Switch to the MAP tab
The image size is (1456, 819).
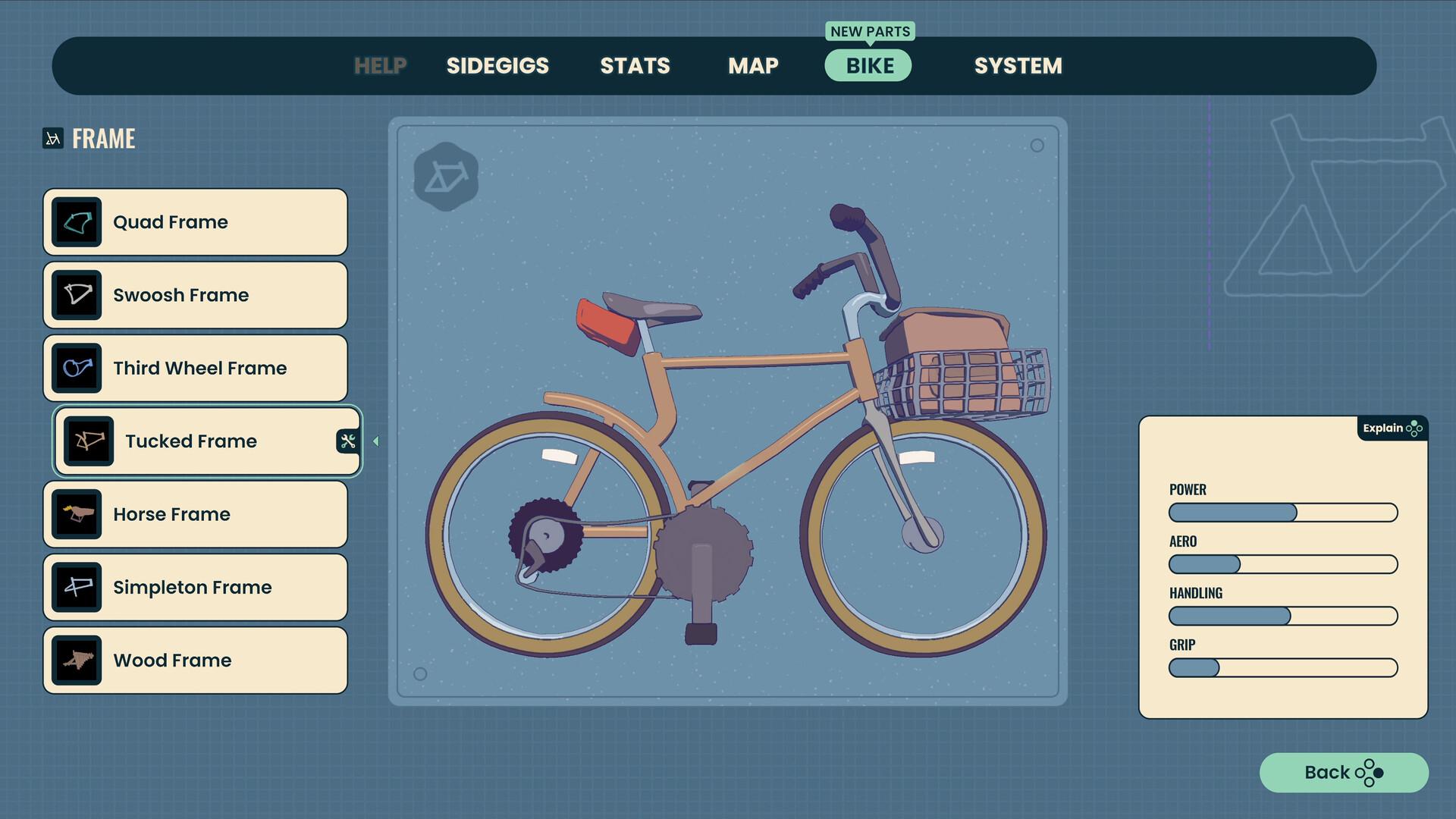coord(752,65)
